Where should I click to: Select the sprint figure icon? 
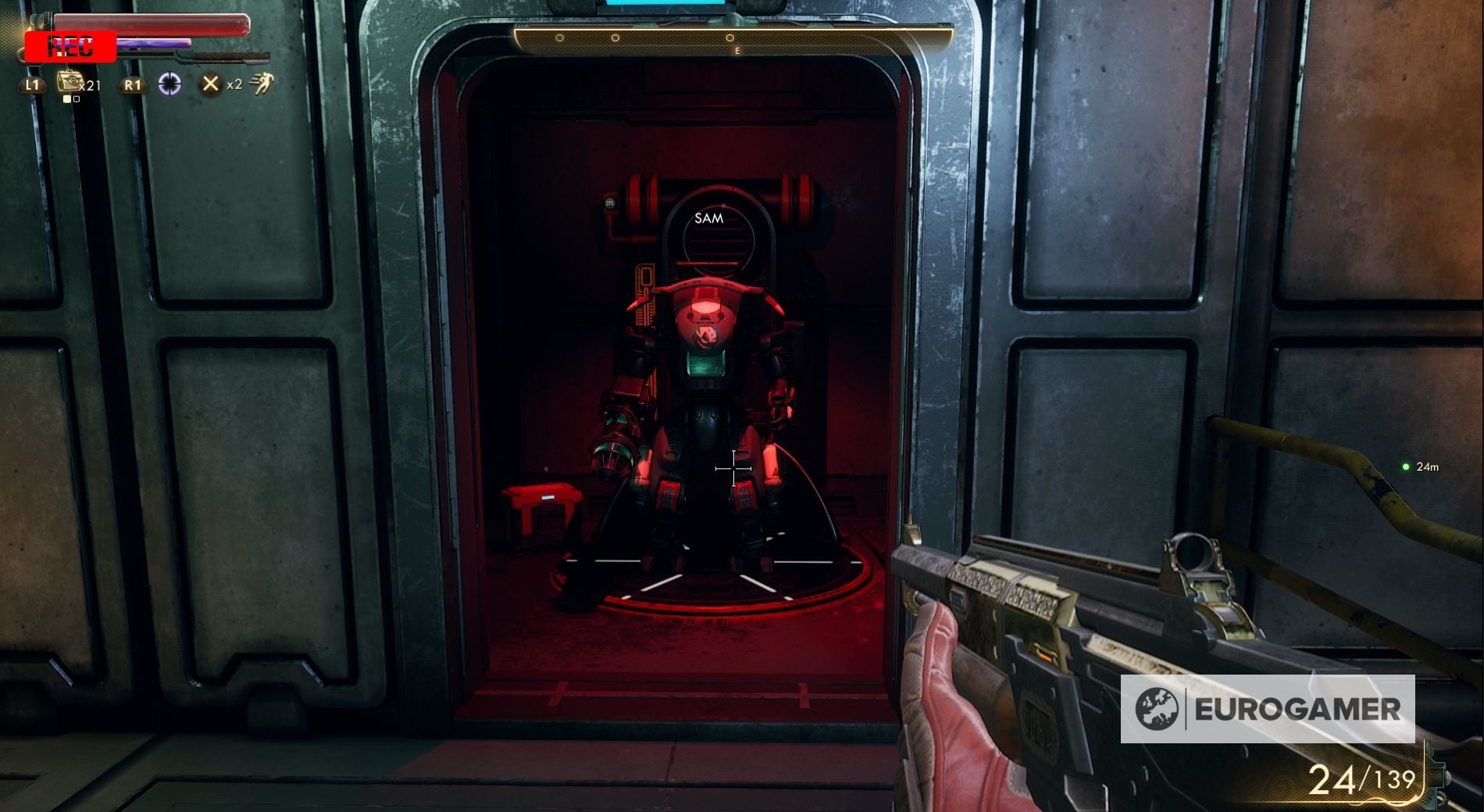click(264, 83)
